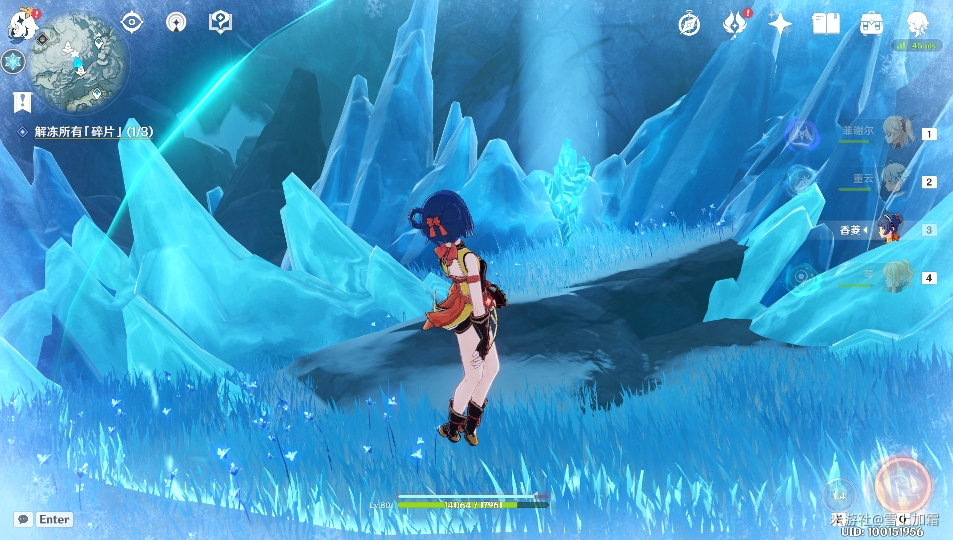Open the open-book Adventure Handbook icon

(x=826, y=24)
